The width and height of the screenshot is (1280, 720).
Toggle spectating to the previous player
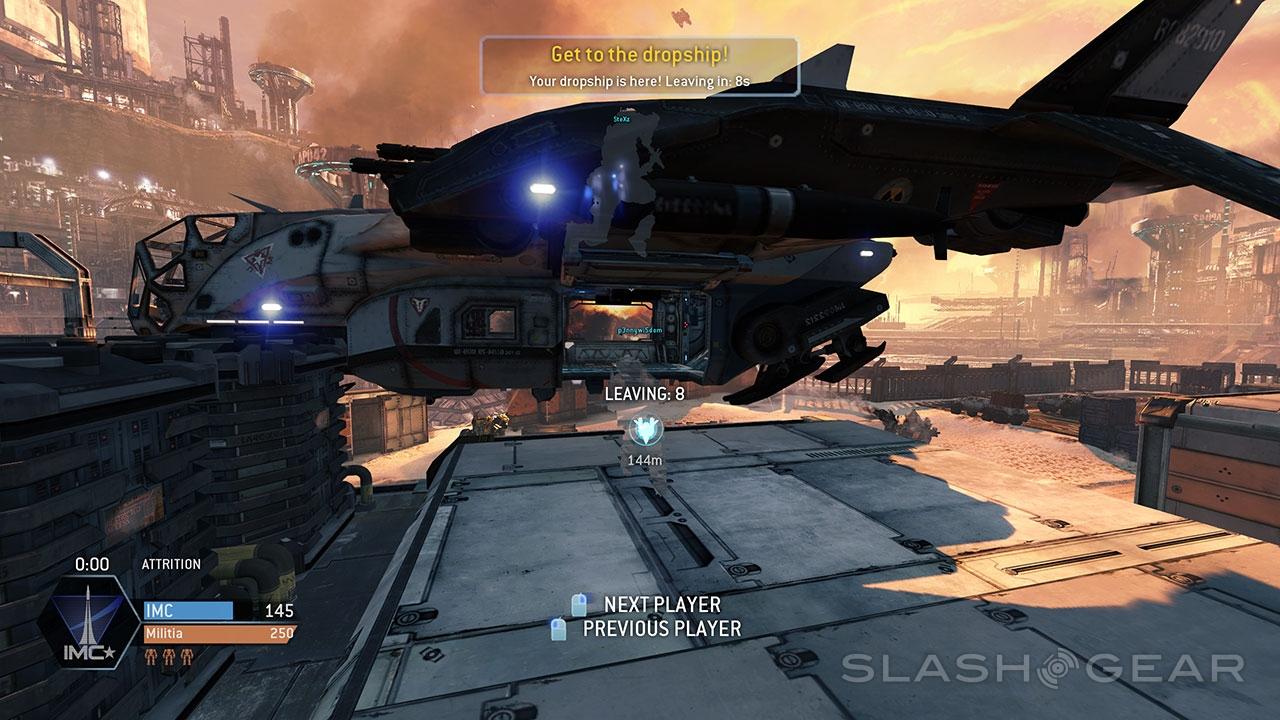(x=661, y=630)
